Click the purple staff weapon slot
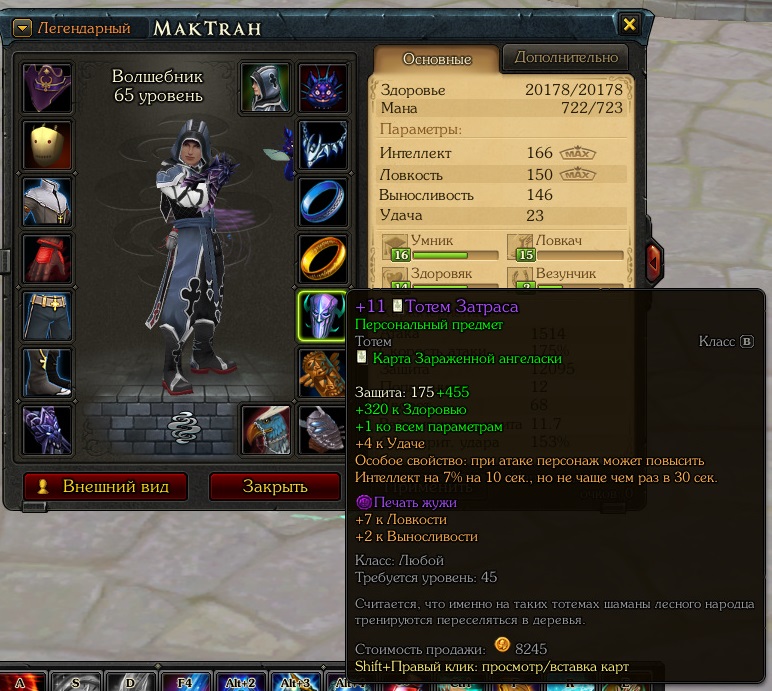 point(47,430)
